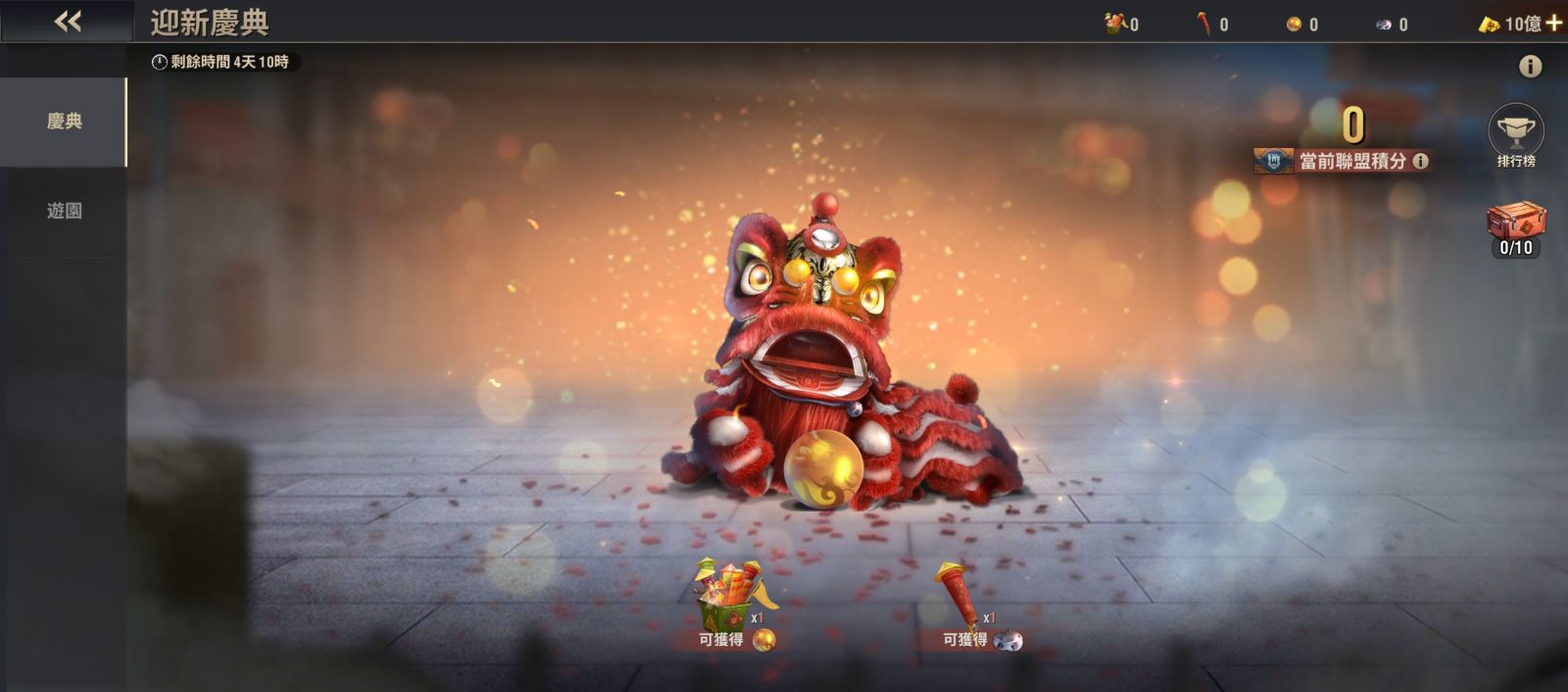The width and height of the screenshot is (1568, 692).
Task: Switch to the 慶典 tab
Action: [64, 122]
